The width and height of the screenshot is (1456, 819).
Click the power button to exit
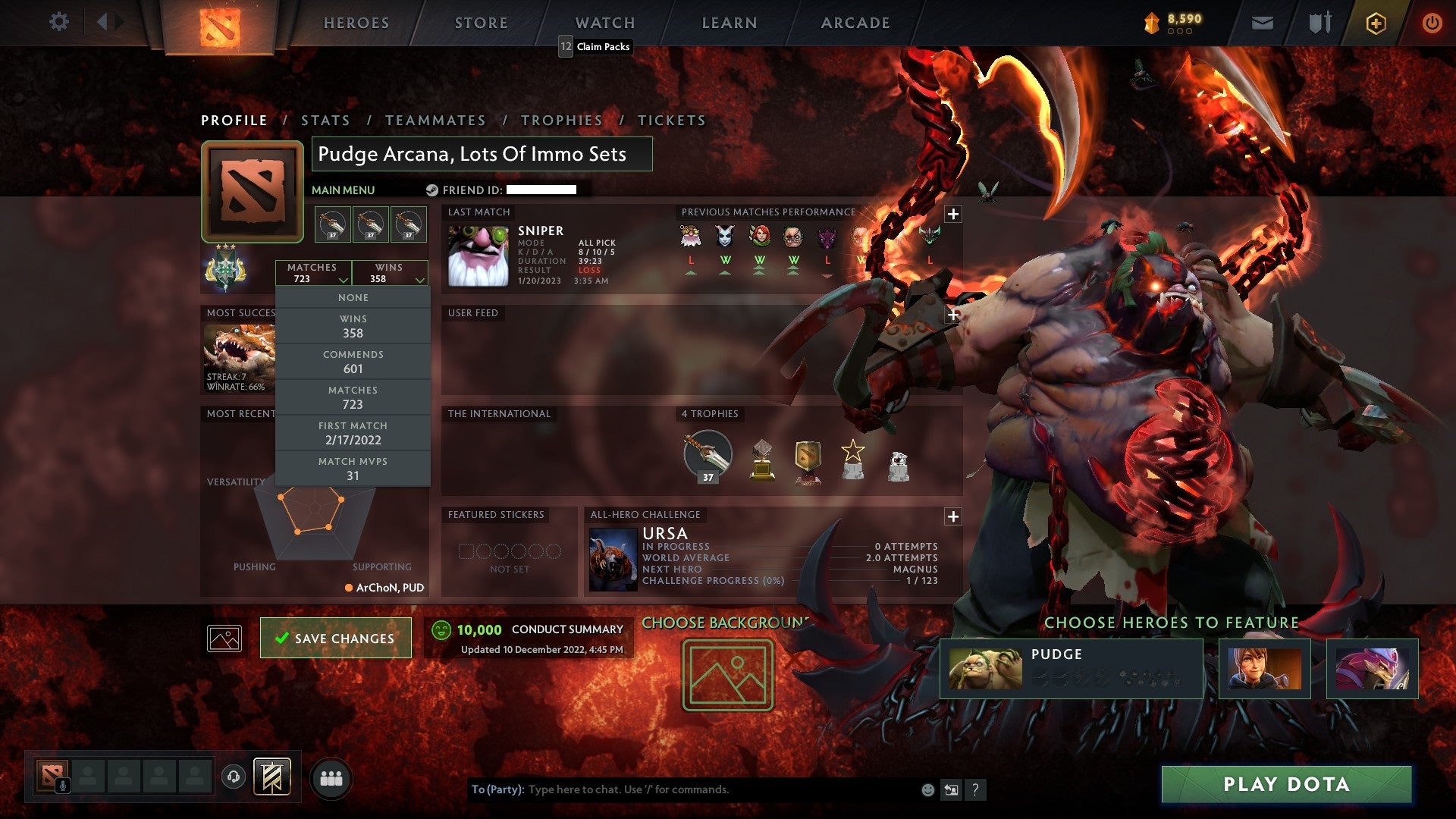click(1433, 22)
